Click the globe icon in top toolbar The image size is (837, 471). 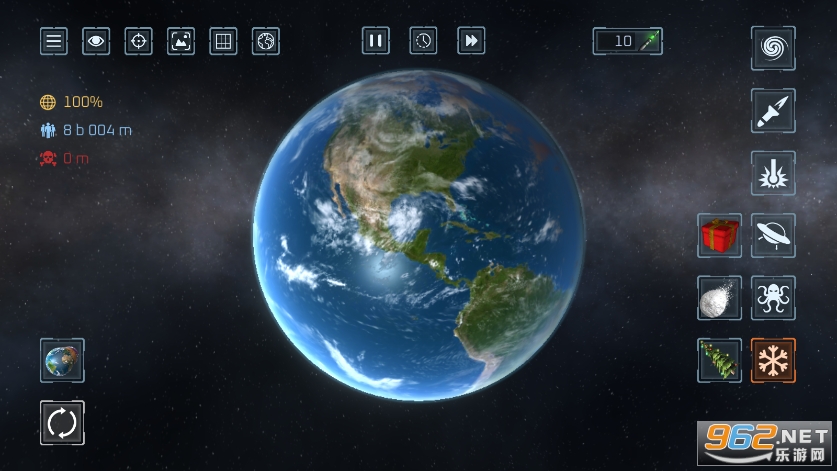266,41
